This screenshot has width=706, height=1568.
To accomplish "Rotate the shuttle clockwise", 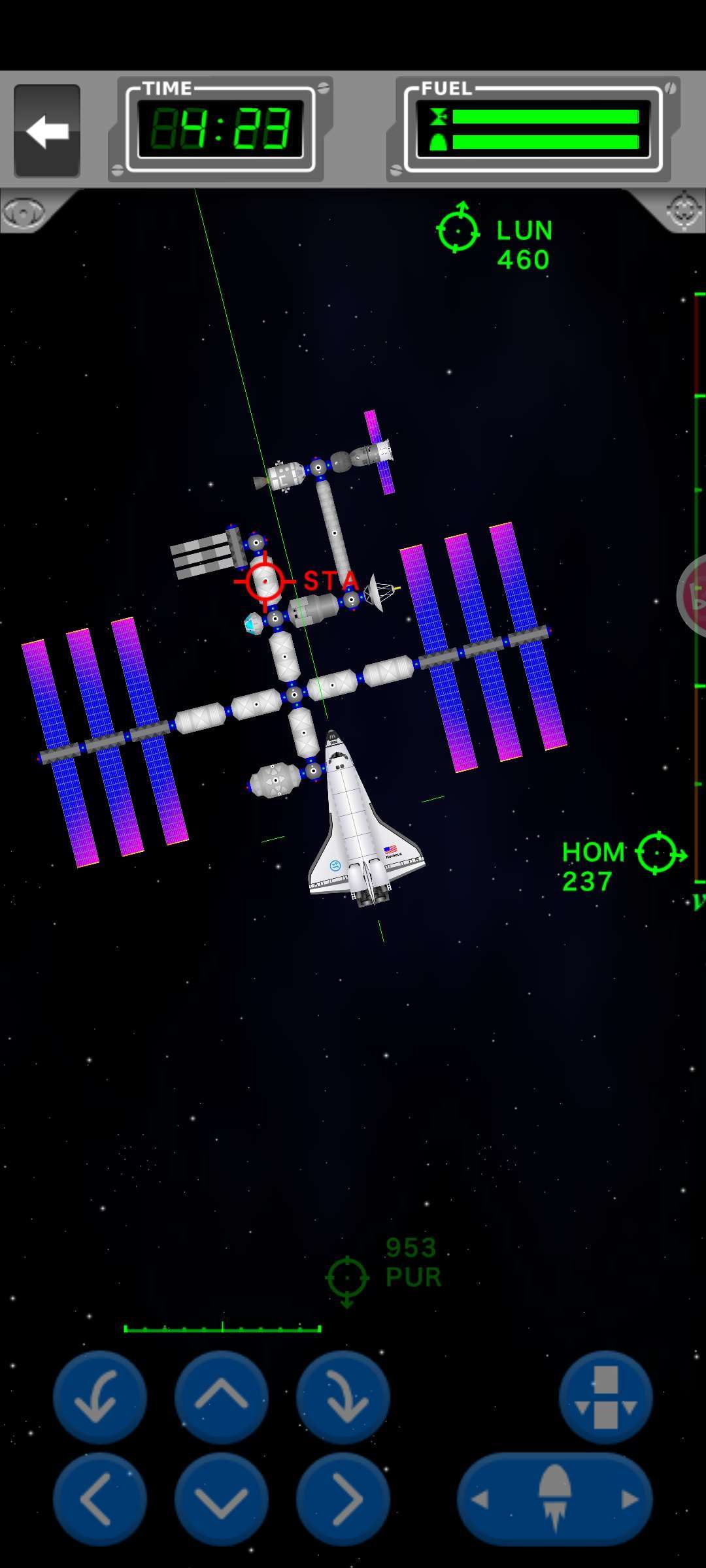I will tap(343, 1397).
